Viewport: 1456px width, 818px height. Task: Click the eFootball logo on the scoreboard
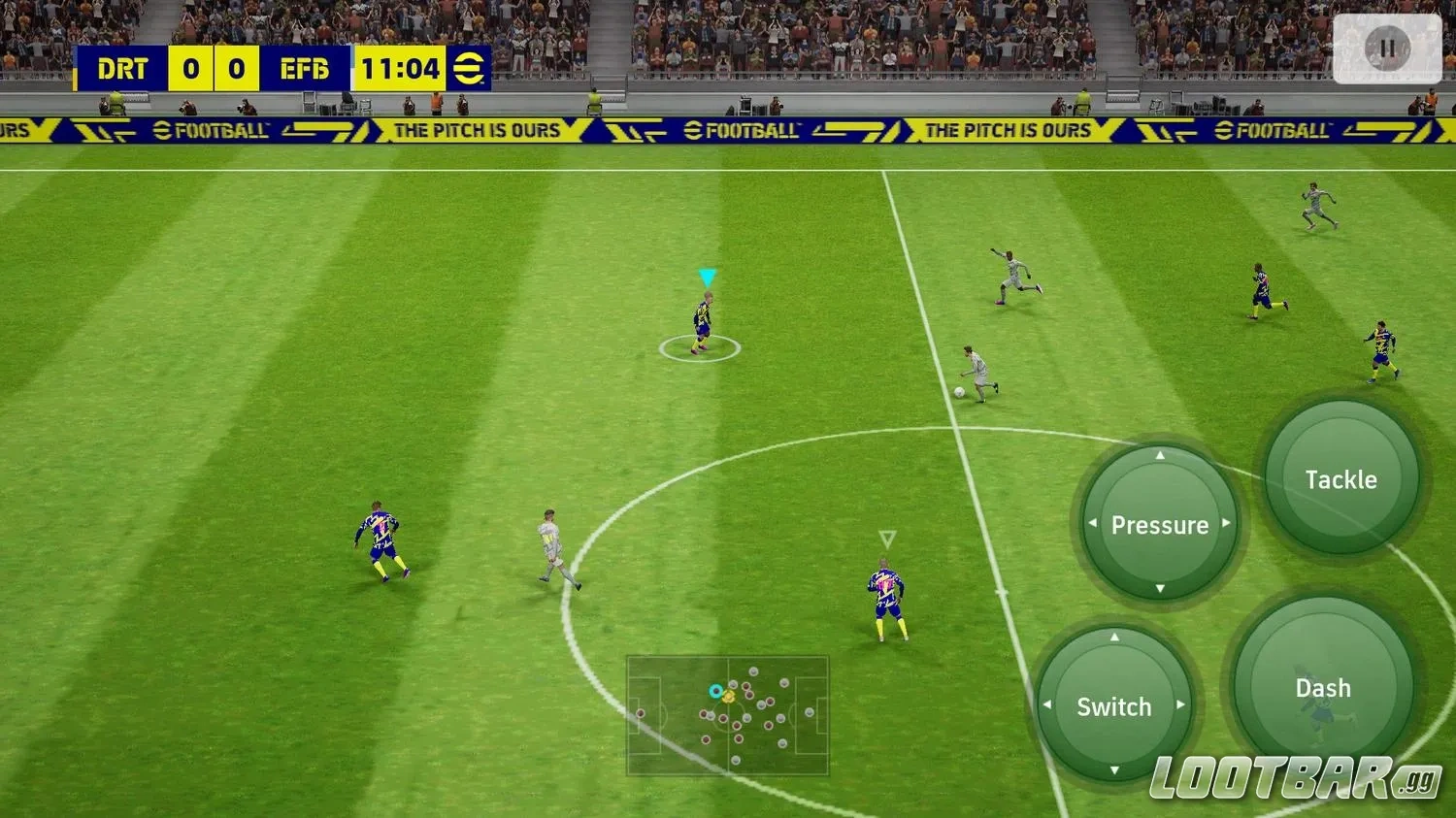click(x=469, y=68)
